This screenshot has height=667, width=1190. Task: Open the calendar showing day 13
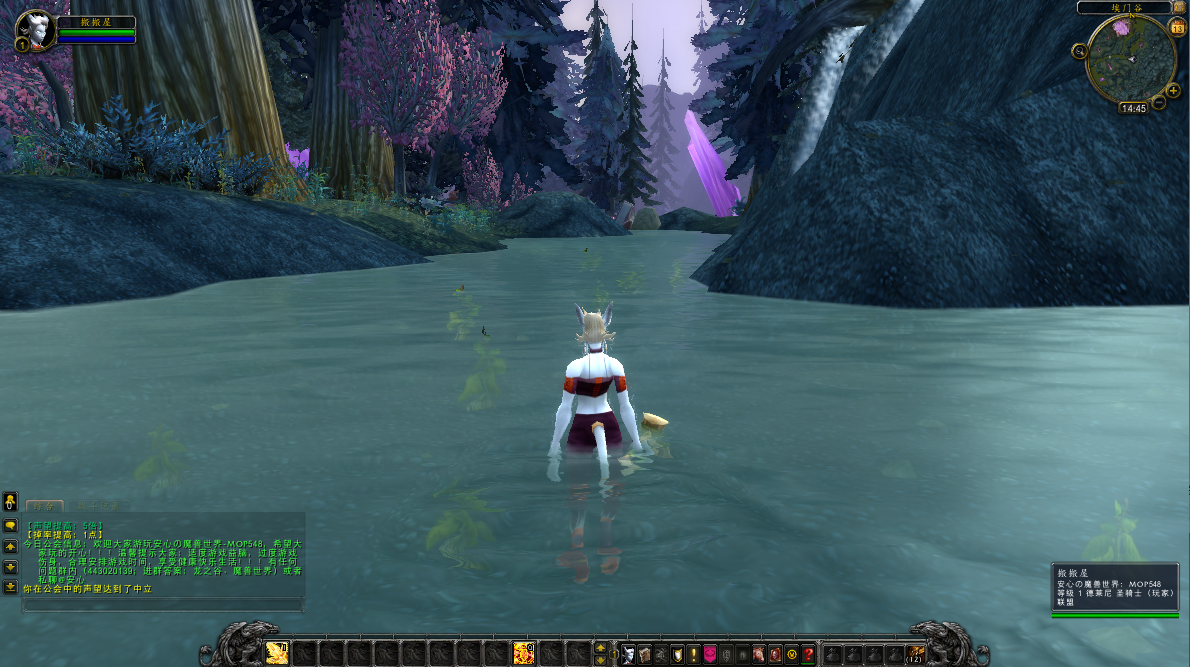pyautogui.click(x=1177, y=27)
